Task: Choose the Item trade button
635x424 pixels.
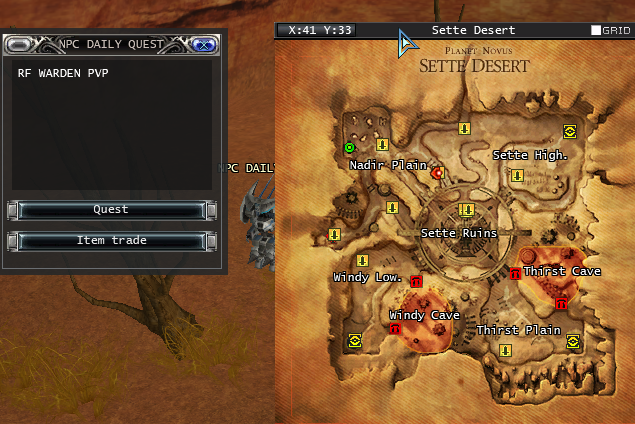Action: click(111, 241)
